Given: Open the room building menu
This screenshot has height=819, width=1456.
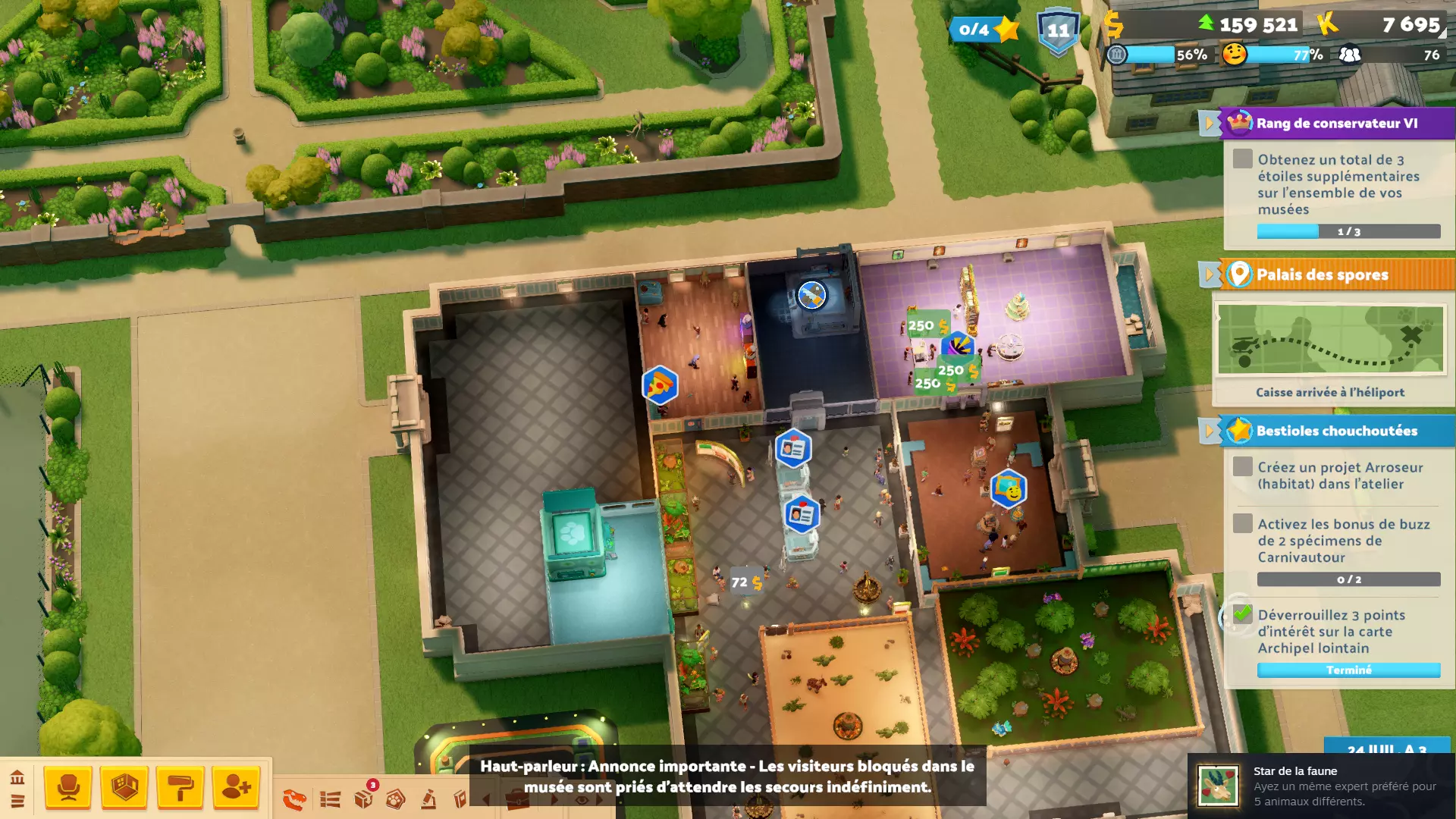Looking at the screenshot, I should (x=124, y=787).
